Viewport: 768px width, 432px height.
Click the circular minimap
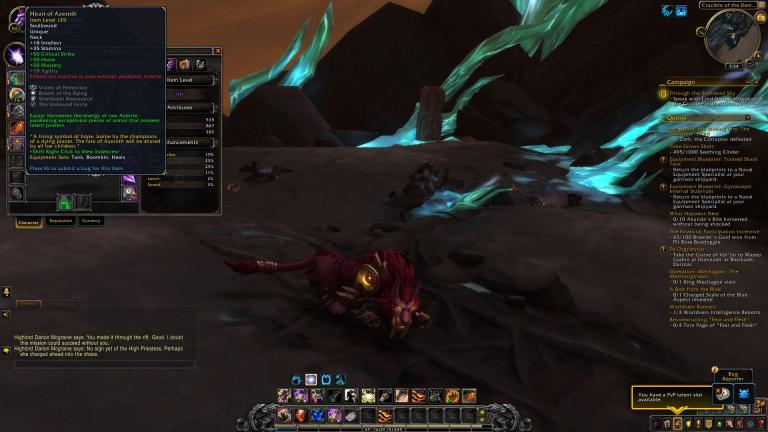(x=731, y=42)
